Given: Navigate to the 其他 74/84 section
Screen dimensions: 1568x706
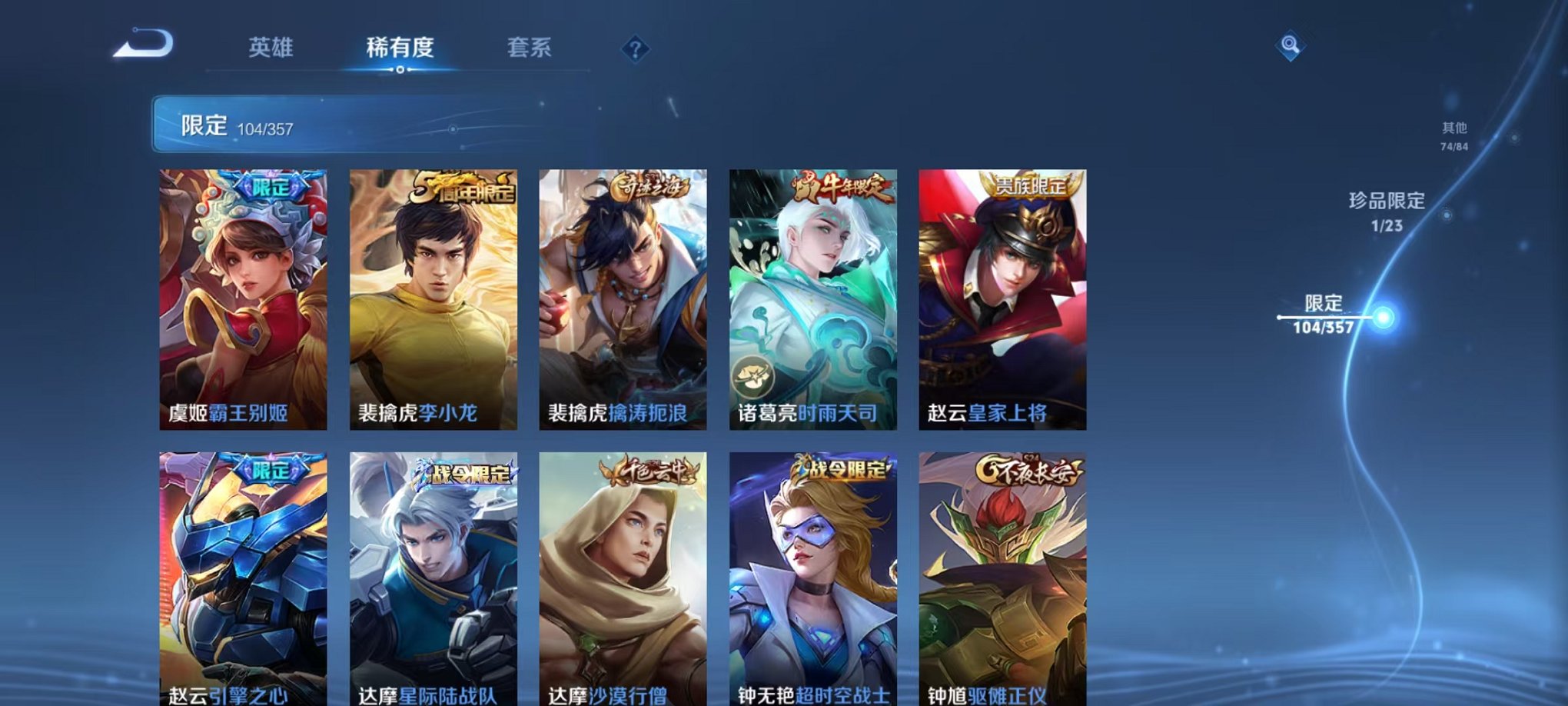Looking at the screenshot, I should coord(1453,136).
